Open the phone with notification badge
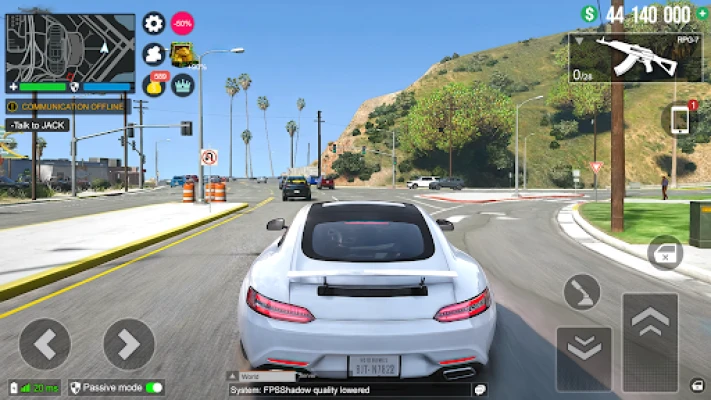The width and height of the screenshot is (711, 400). 680,119
